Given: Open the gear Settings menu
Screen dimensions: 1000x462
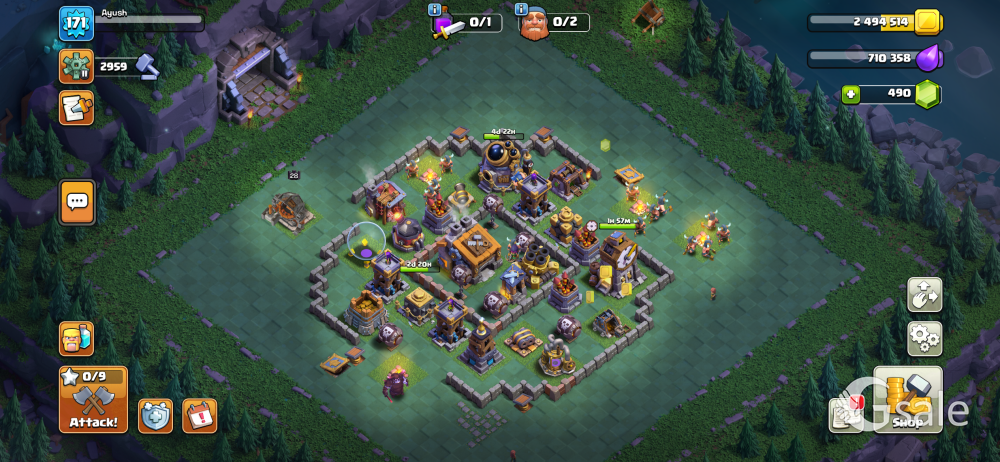Looking at the screenshot, I should click(x=924, y=339).
